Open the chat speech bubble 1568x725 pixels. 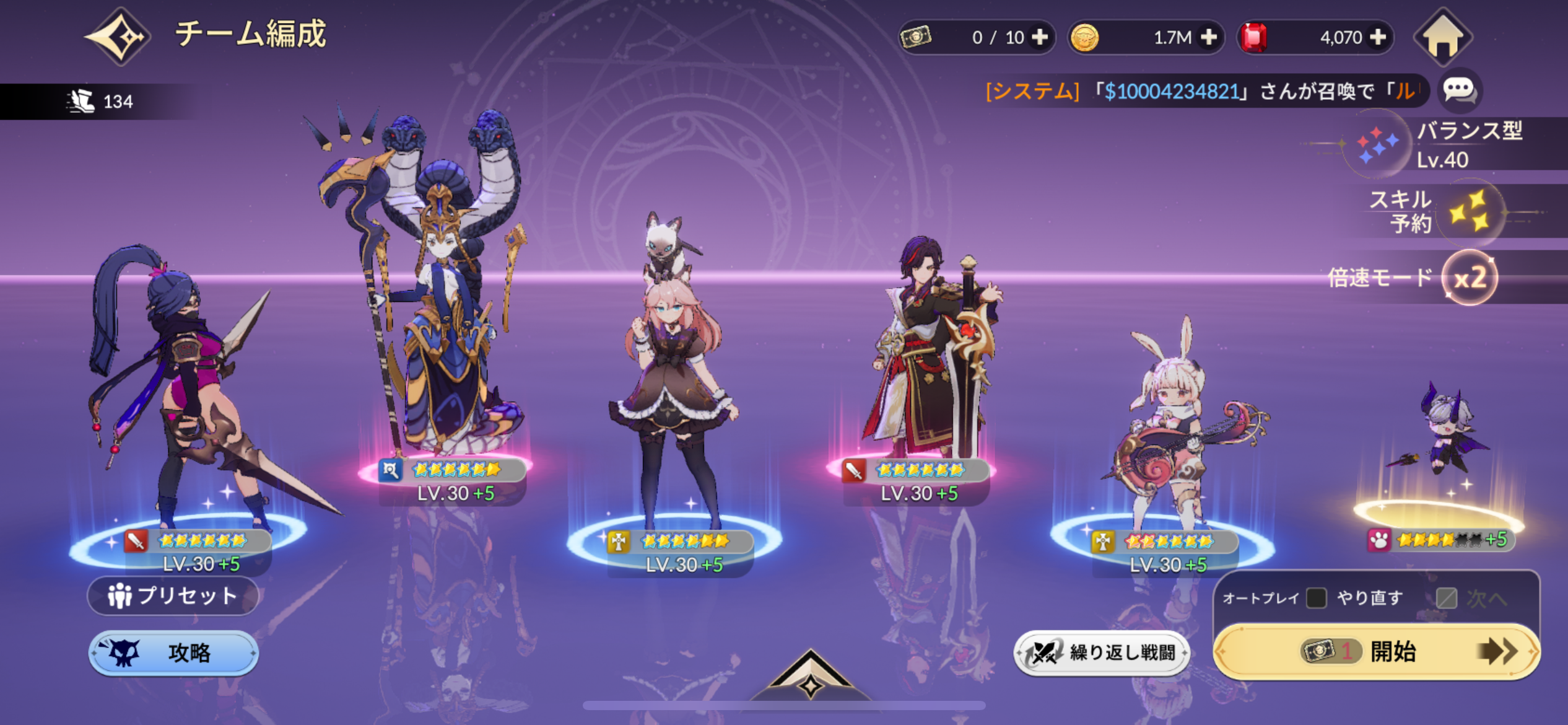1458,90
